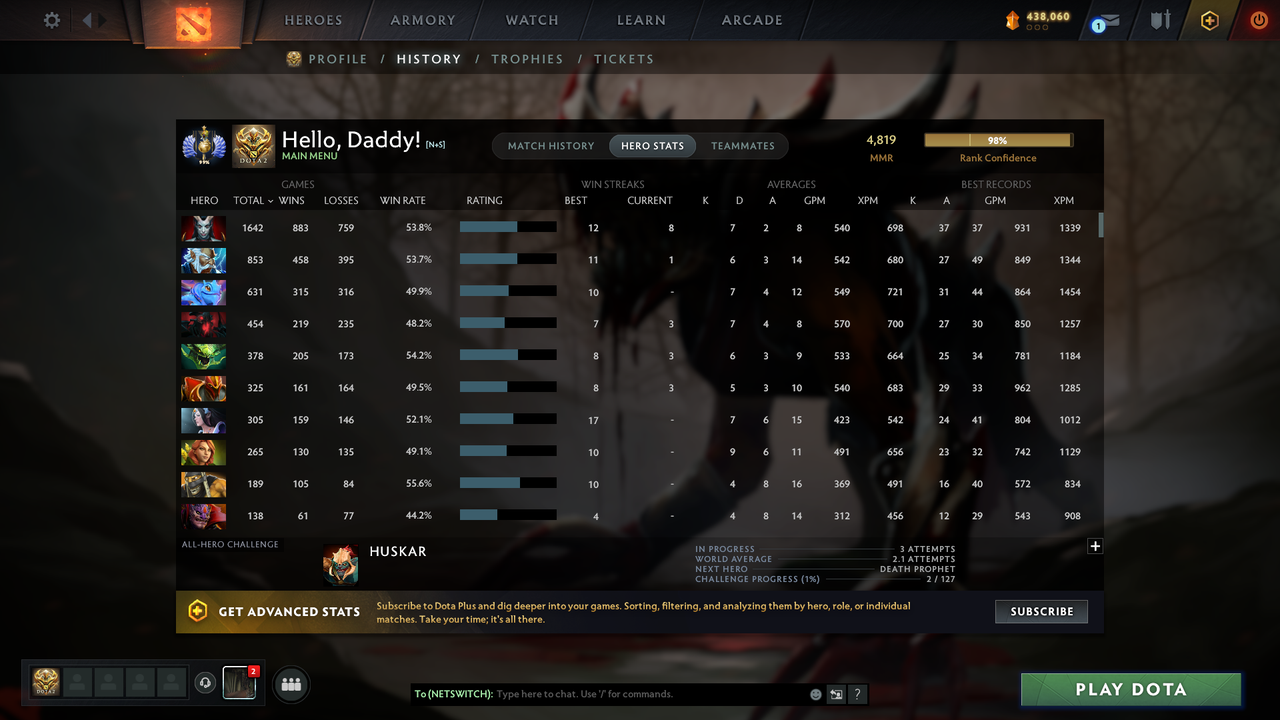Image resolution: width=1280 pixels, height=720 pixels.
Task: Toggle chat channel with the swap icon
Action: (x=836, y=693)
